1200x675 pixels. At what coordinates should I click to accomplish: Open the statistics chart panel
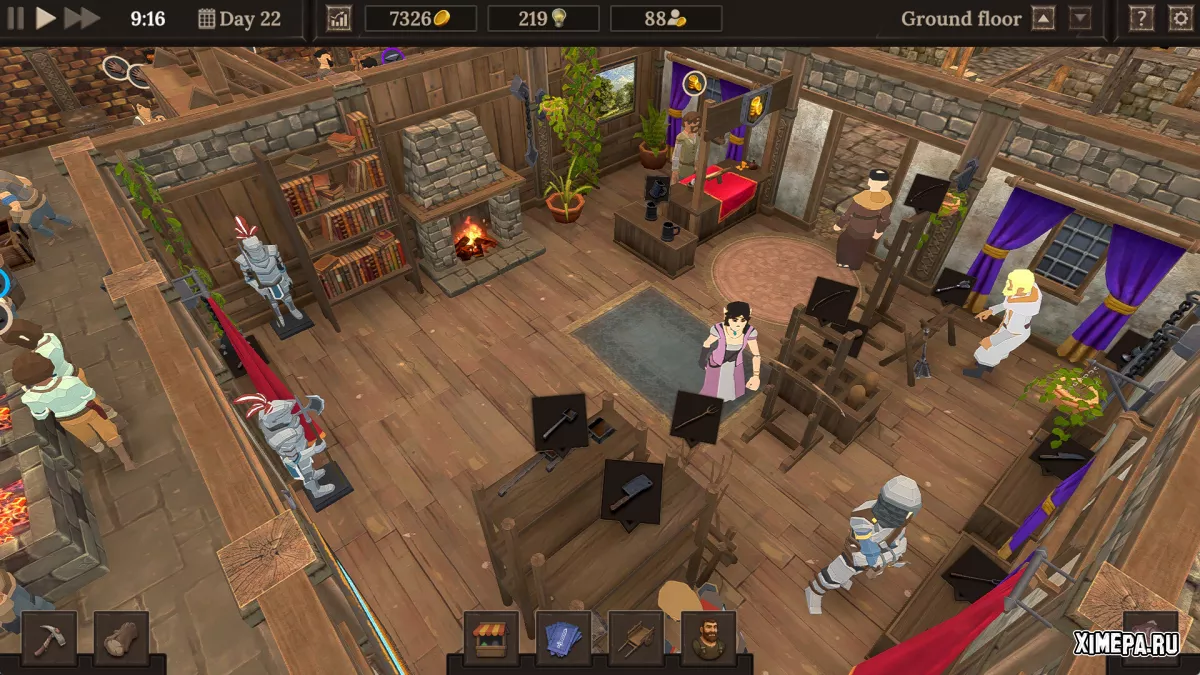339,19
